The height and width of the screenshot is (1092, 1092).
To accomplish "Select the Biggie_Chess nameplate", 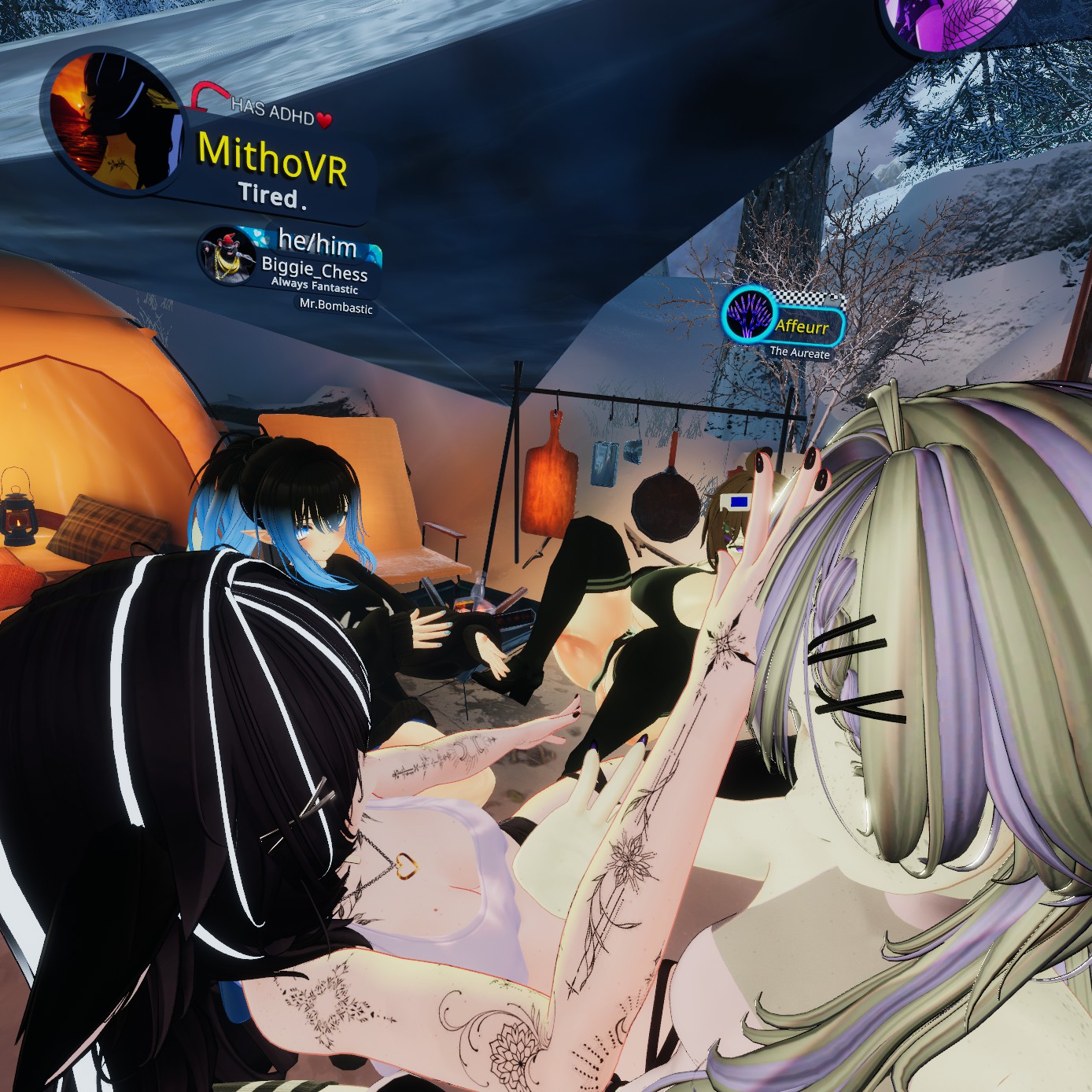I will [315, 271].
